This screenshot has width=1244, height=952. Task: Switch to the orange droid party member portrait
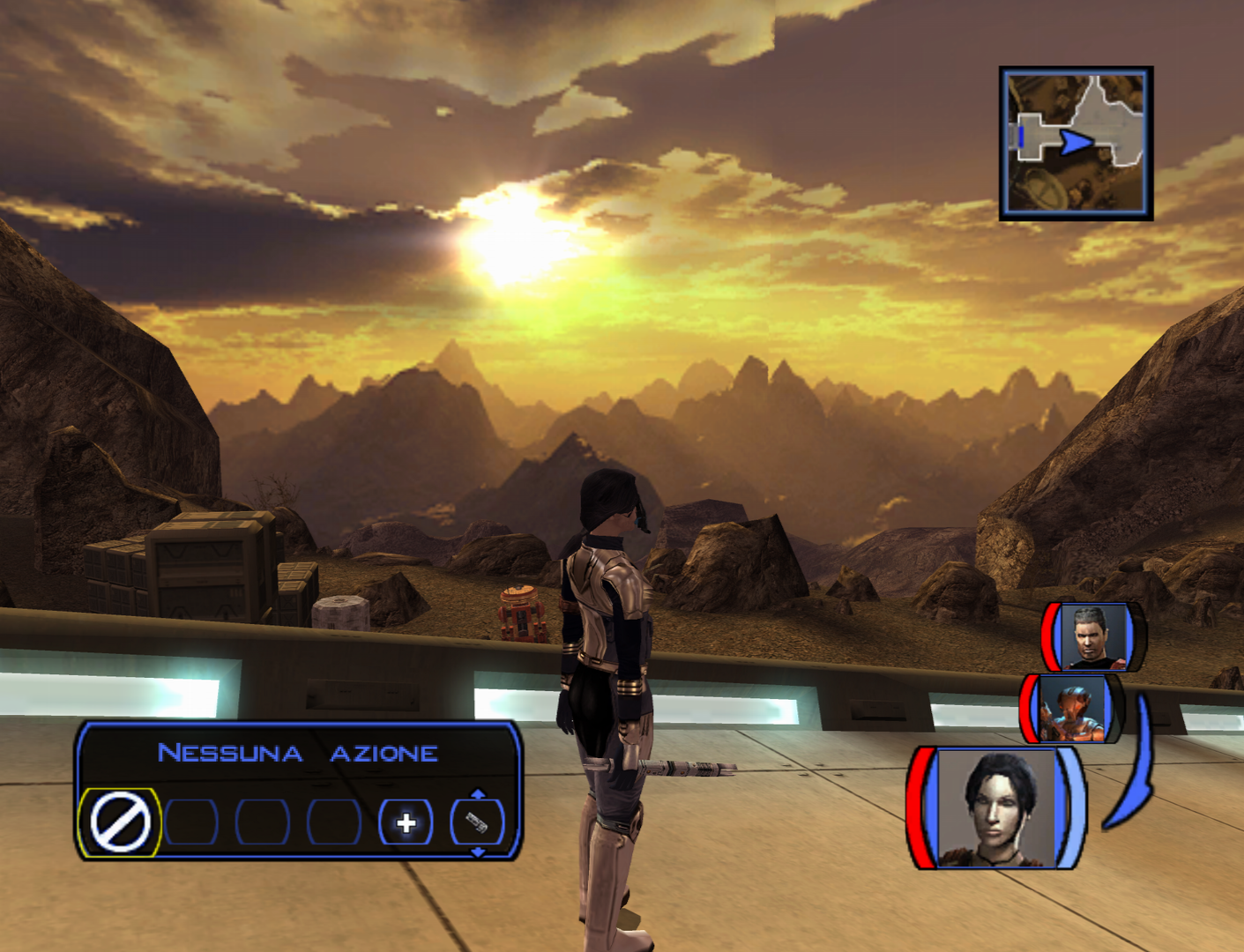(x=1072, y=709)
